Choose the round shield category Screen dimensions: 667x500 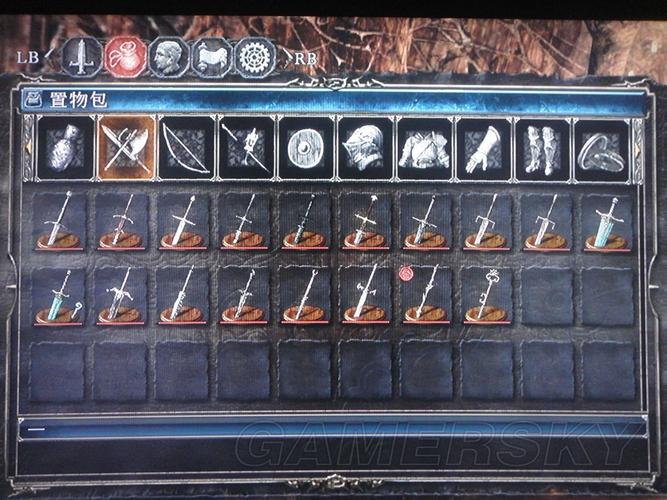point(305,149)
